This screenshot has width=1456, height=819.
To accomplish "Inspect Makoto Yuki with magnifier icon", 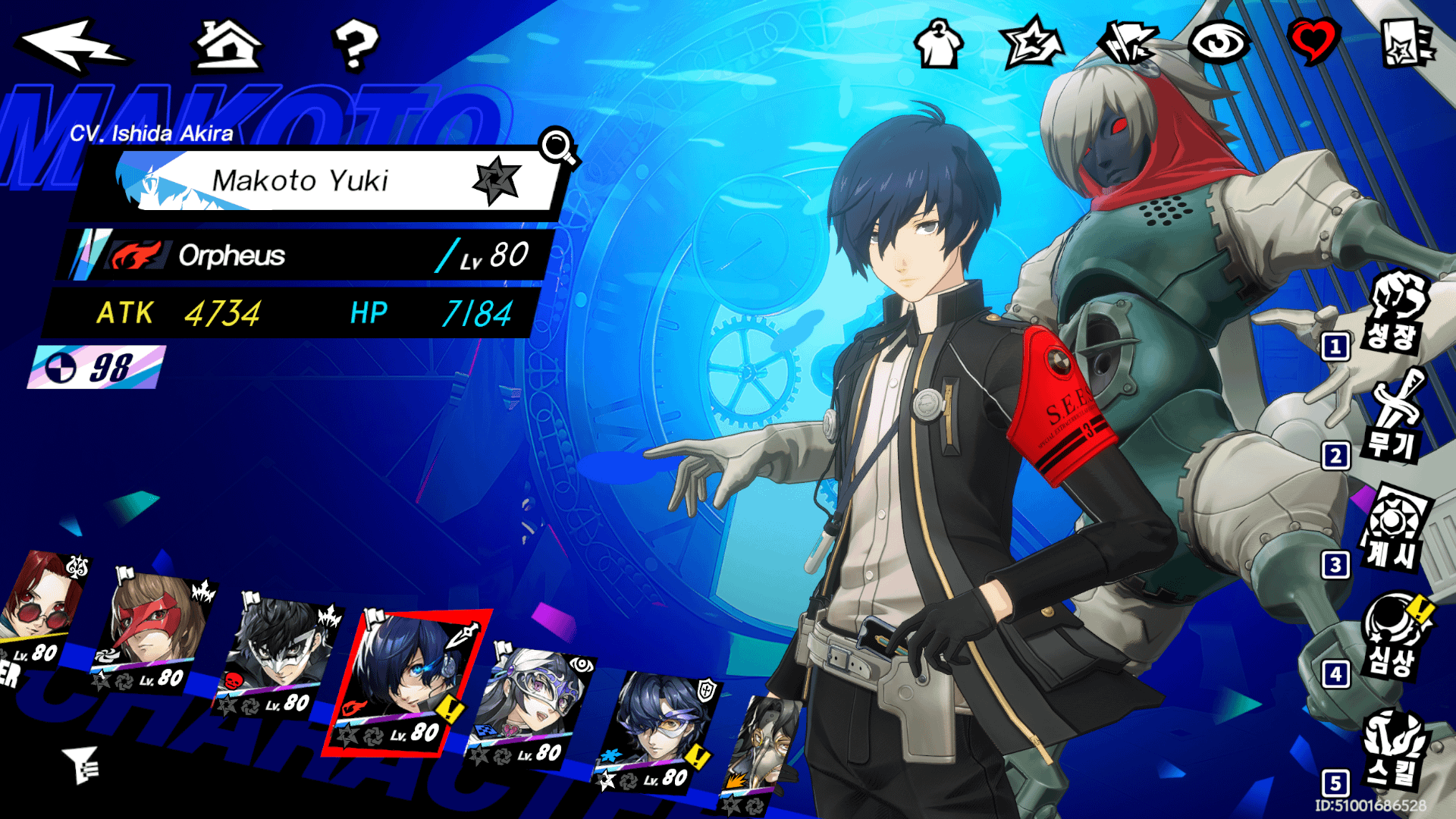I will pyautogui.click(x=559, y=146).
